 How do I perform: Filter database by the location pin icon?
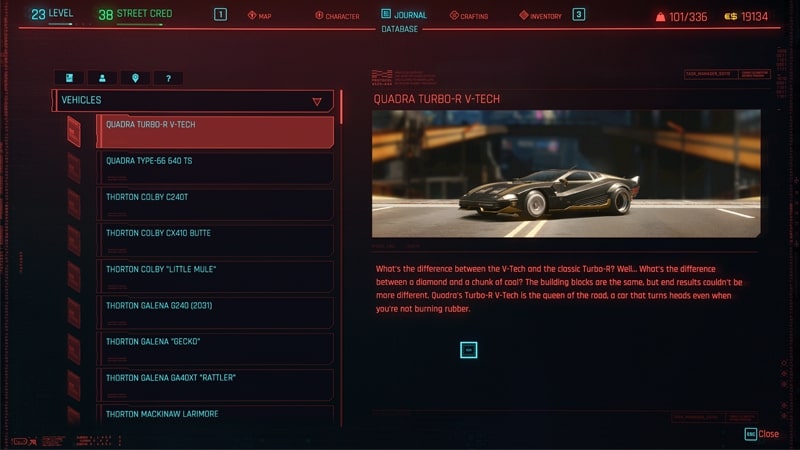(135, 77)
